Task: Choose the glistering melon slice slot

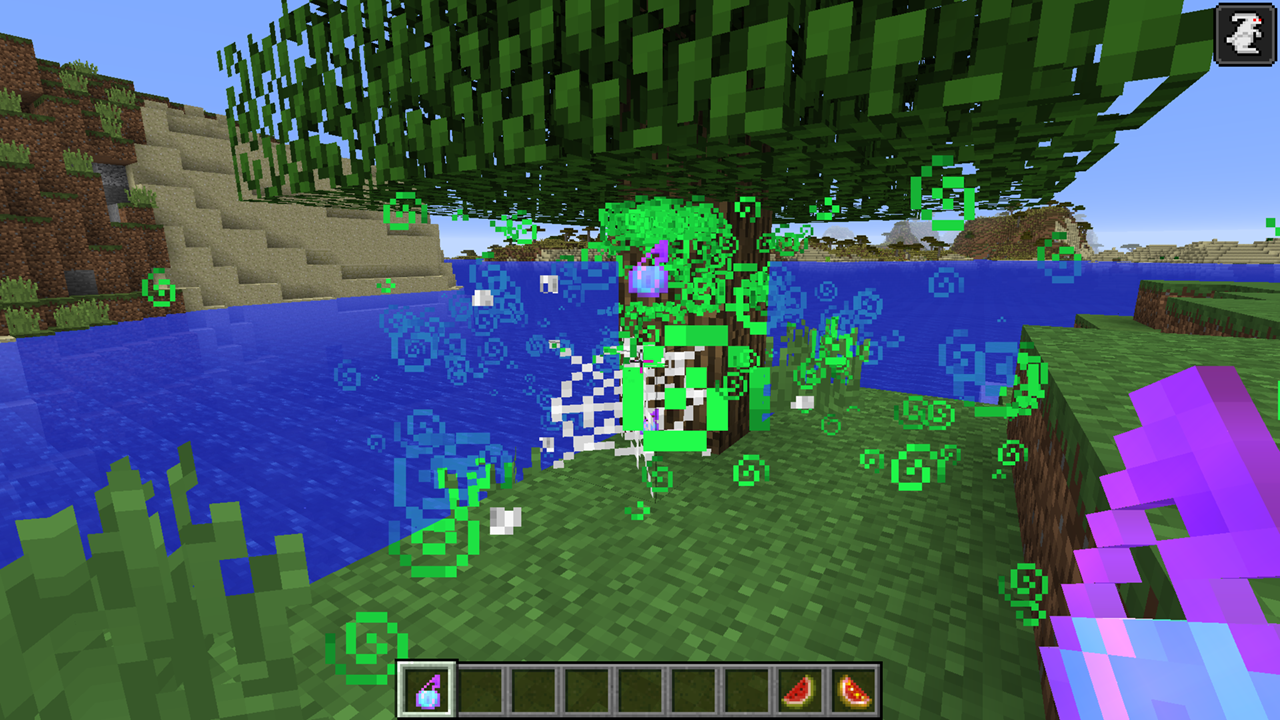Action: (x=854, y=690)
